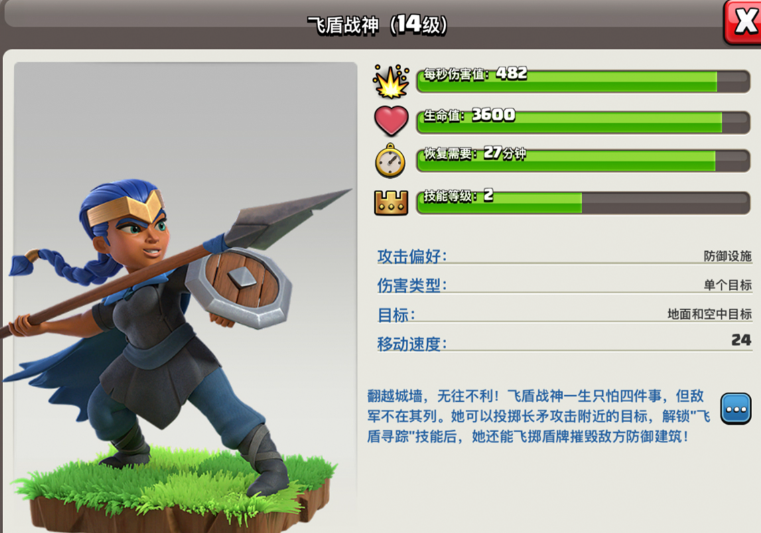Close the 飞盾战神 info window

(x=743, y=21)
